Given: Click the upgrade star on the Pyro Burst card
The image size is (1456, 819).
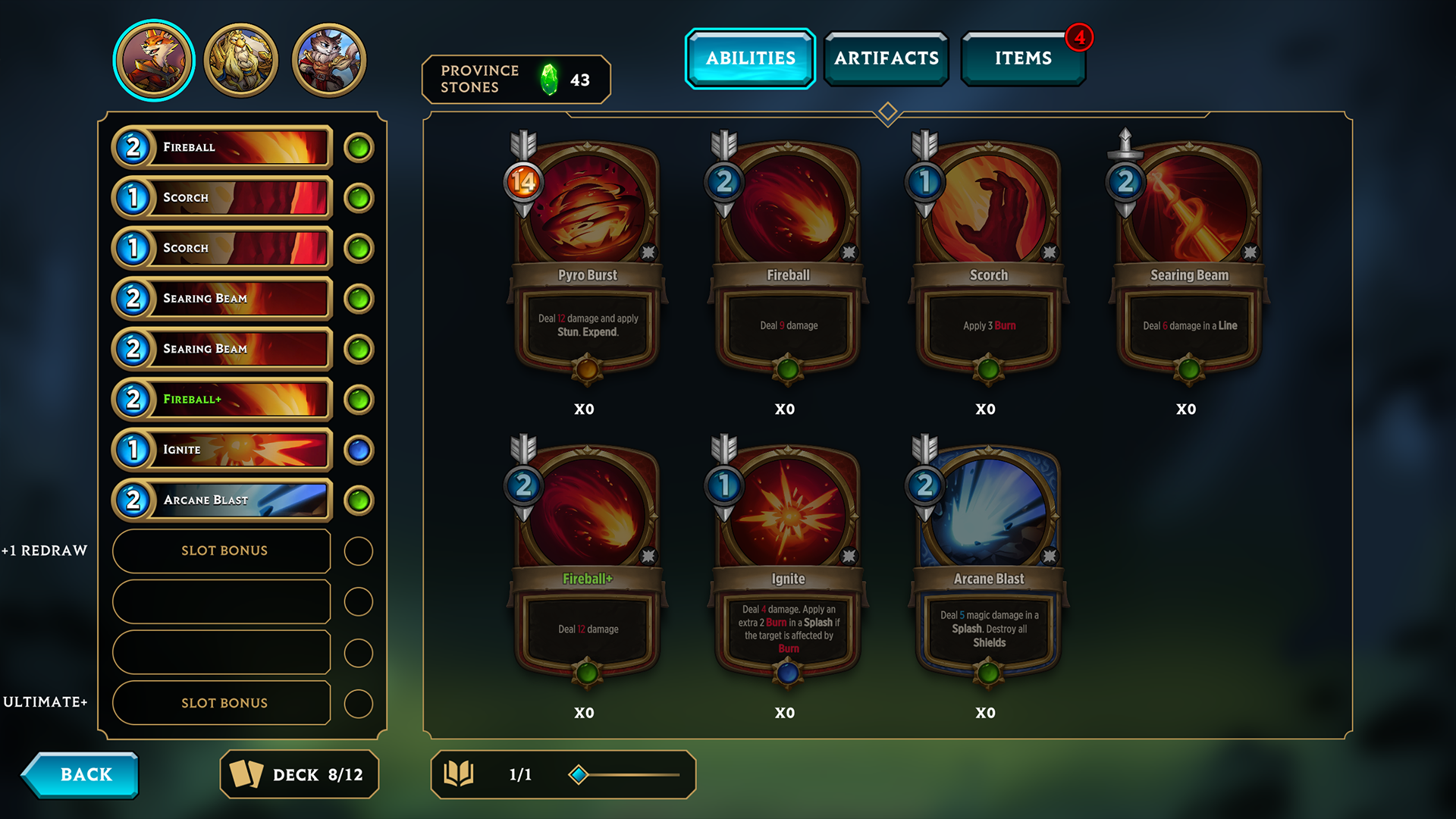Looking at the screenshot, I should click(x=648, y=253).
